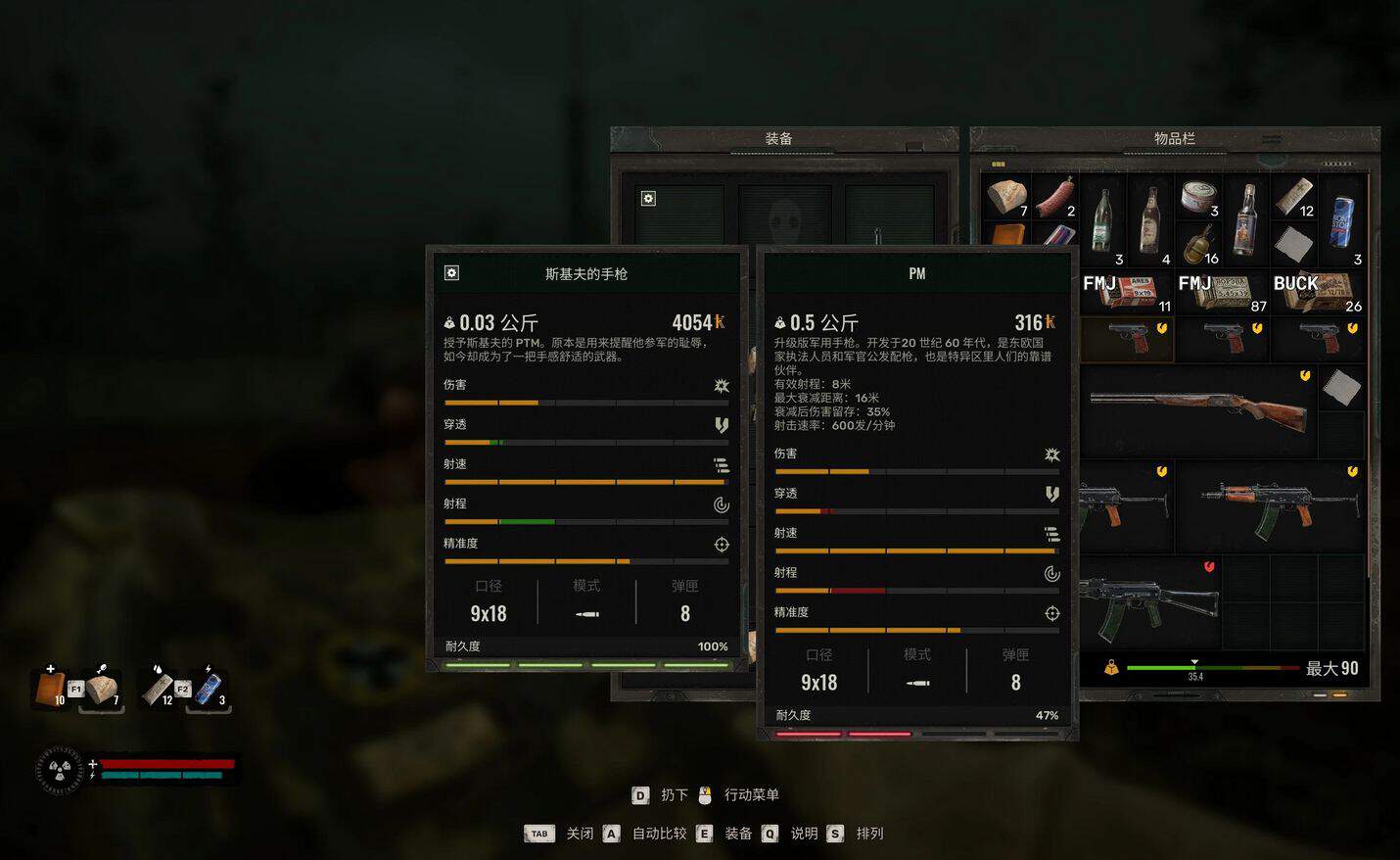Viewport: 1400px width, 860px height.
Task: Select the vodka bottle in the inventory
Action: click(1245, 221)
